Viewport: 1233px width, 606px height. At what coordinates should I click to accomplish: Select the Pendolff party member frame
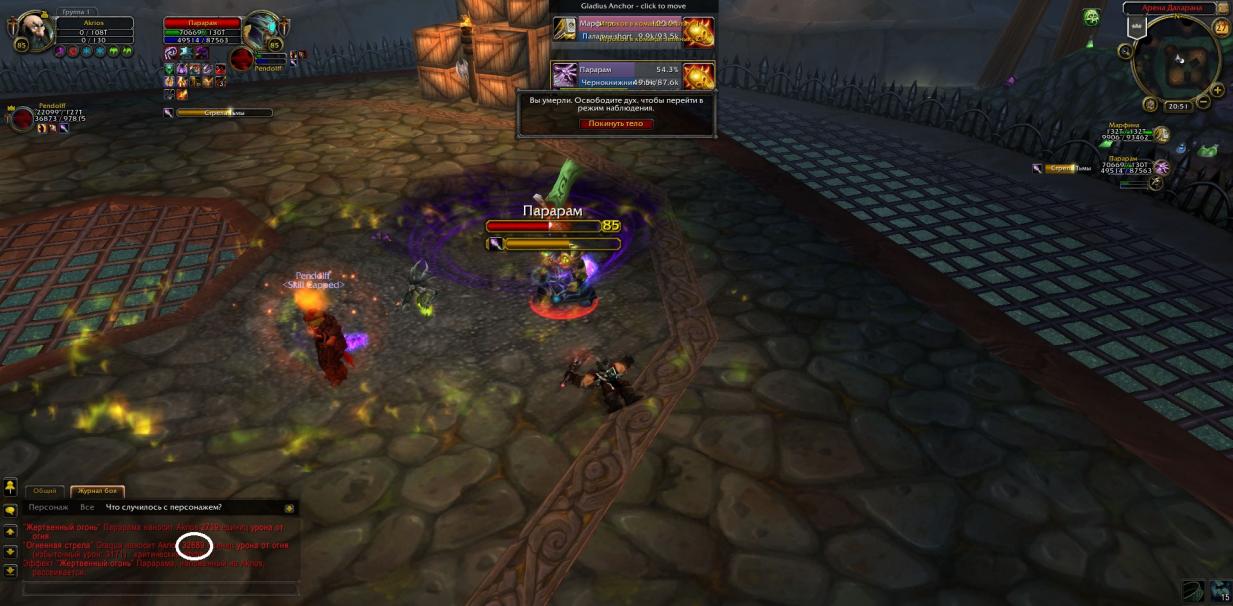tap(22, 120)
